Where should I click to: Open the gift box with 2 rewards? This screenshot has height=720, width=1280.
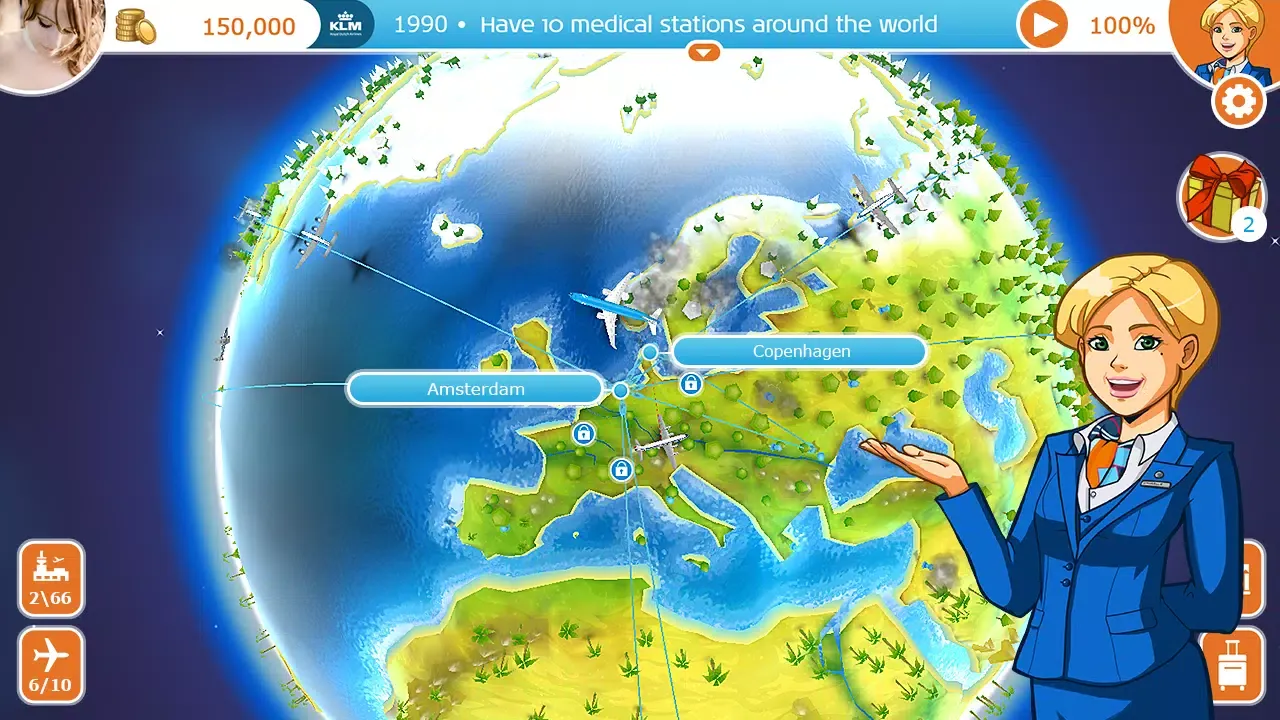tap(1222, 193)
